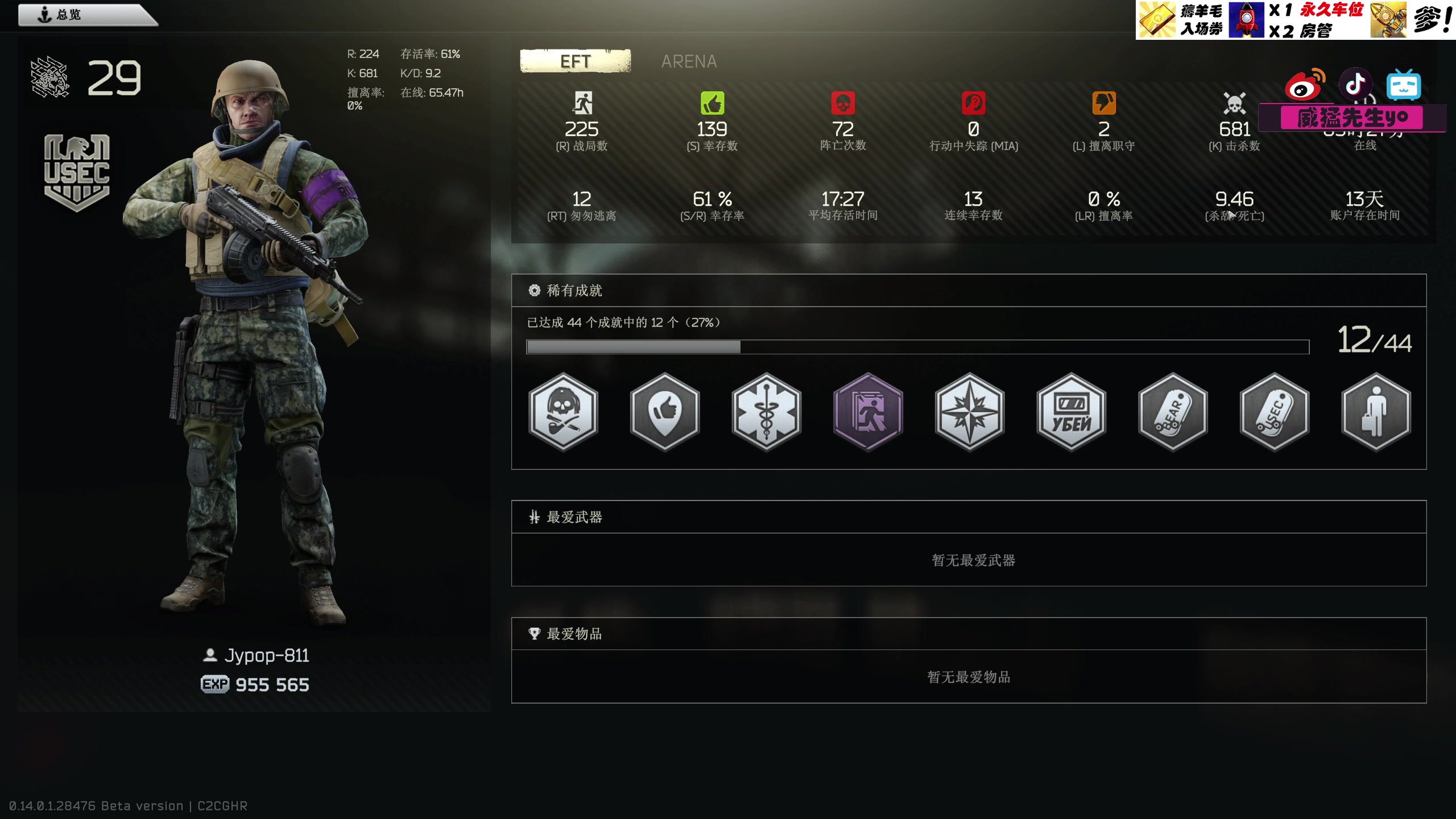This screenshot has height=819, width=1456.
Task: Select the purple exit door achievement
Action: click(868, 412)
